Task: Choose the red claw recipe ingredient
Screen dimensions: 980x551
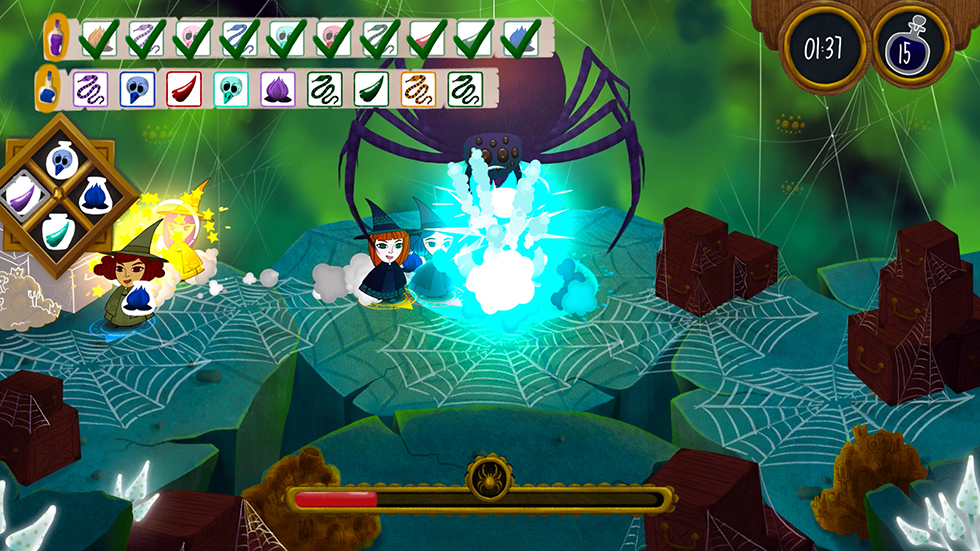Action: [181, 88]
